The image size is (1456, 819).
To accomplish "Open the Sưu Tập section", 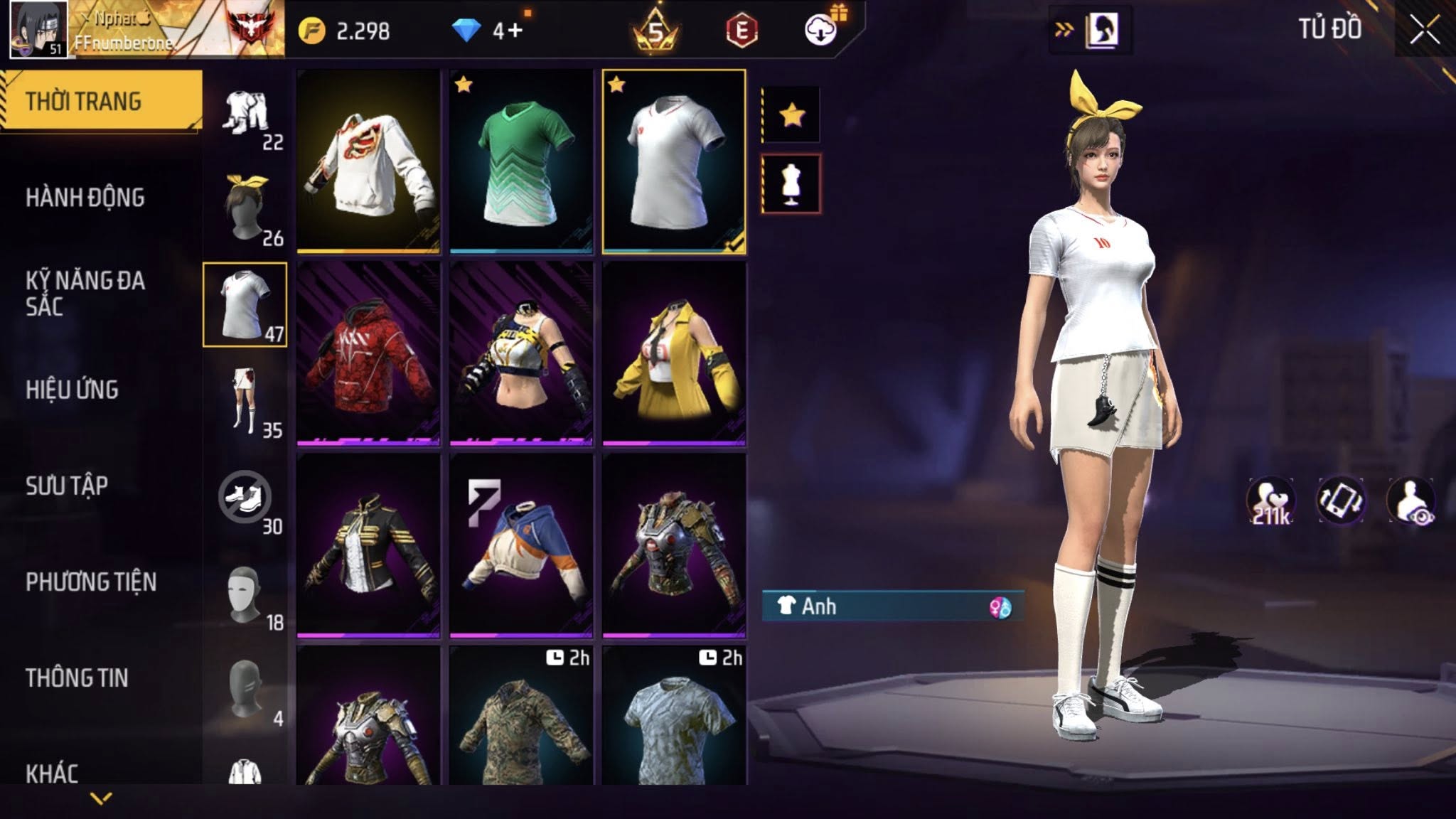I will point(67,486).
